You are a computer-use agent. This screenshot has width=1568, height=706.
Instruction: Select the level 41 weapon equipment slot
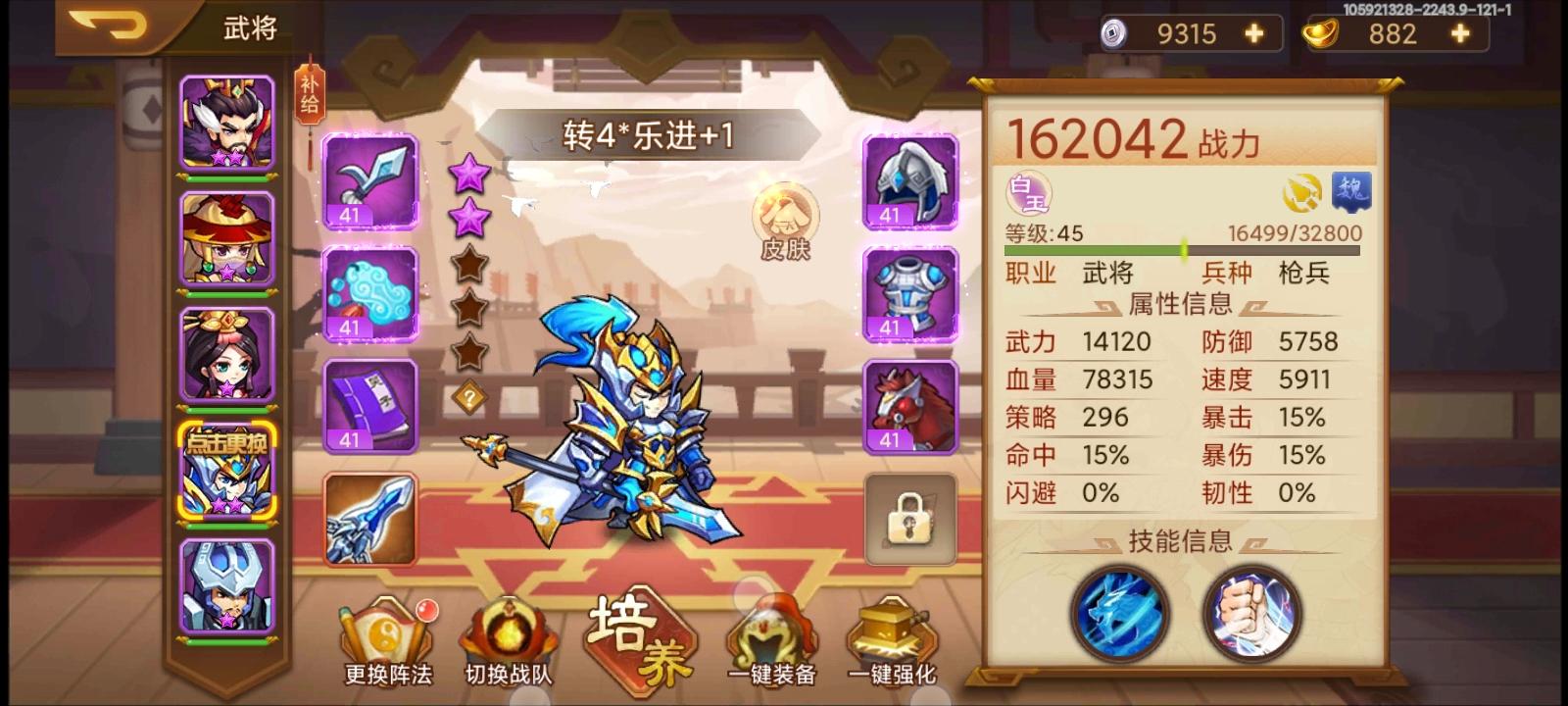[x=370, y=181]
